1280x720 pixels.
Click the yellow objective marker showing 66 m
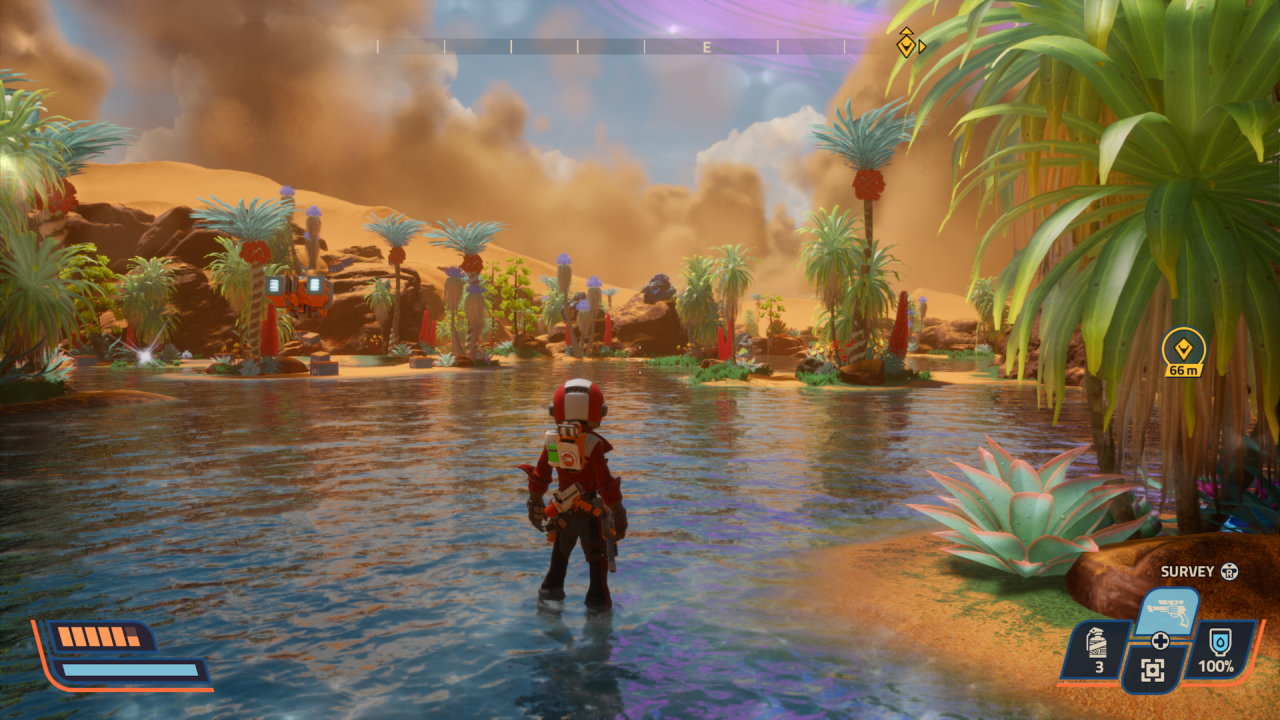coord(1183,350)
